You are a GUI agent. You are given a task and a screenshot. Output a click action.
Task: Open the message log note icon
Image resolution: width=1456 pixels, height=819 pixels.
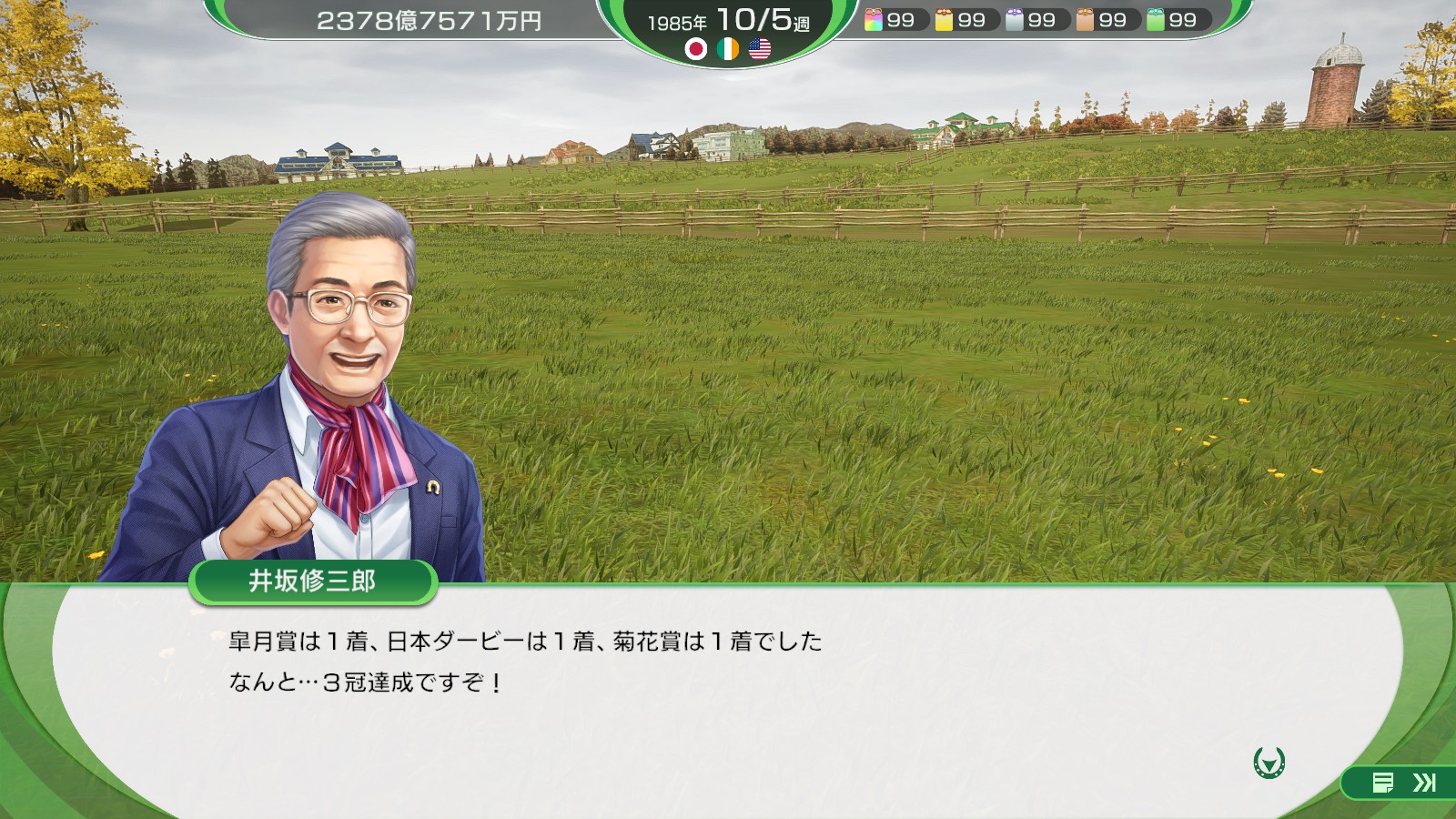coord(1383,783)
